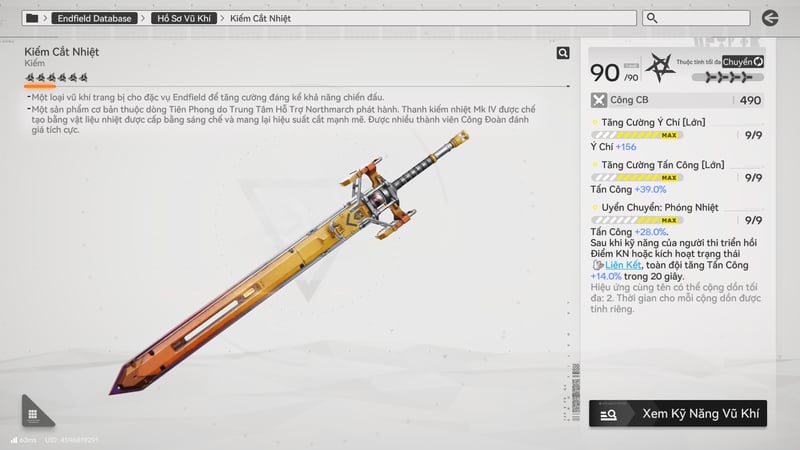Navigate to the Endfield Database breadcrumb
Screen dimensions: 800x450
click(94, 18)
